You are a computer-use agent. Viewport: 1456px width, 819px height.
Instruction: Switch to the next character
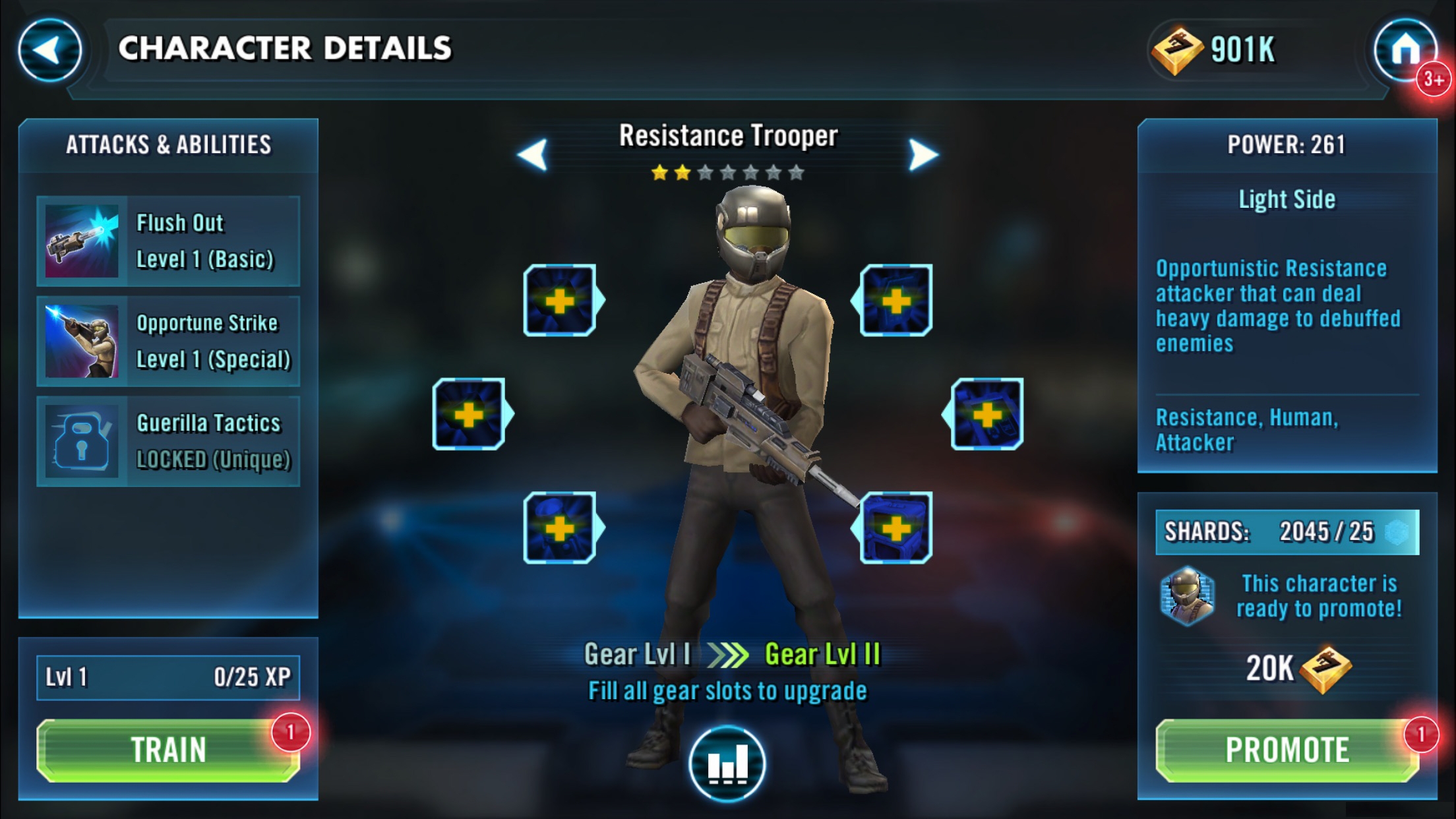click(923, 154)
